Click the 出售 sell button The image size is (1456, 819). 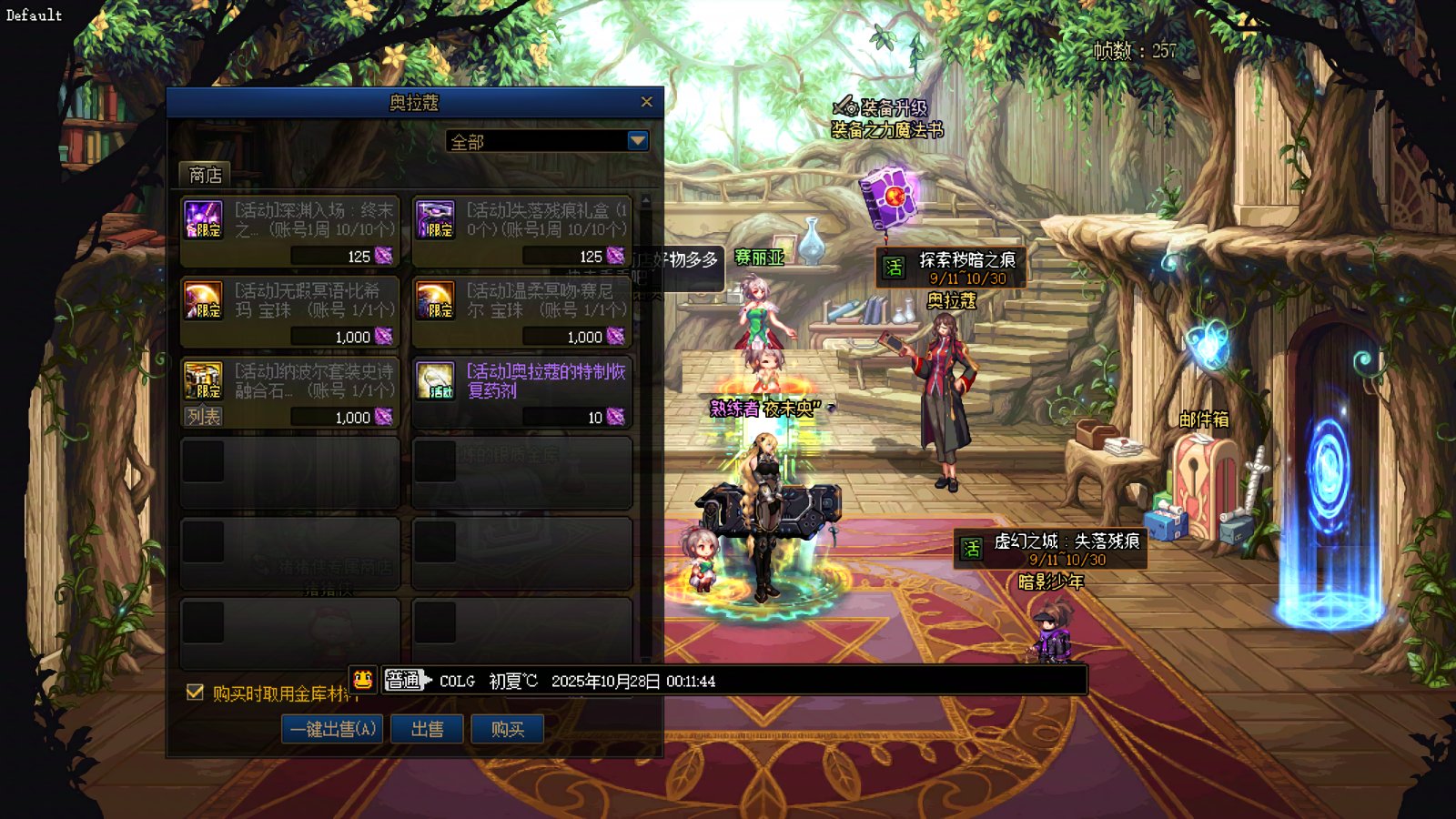point(427,729)
